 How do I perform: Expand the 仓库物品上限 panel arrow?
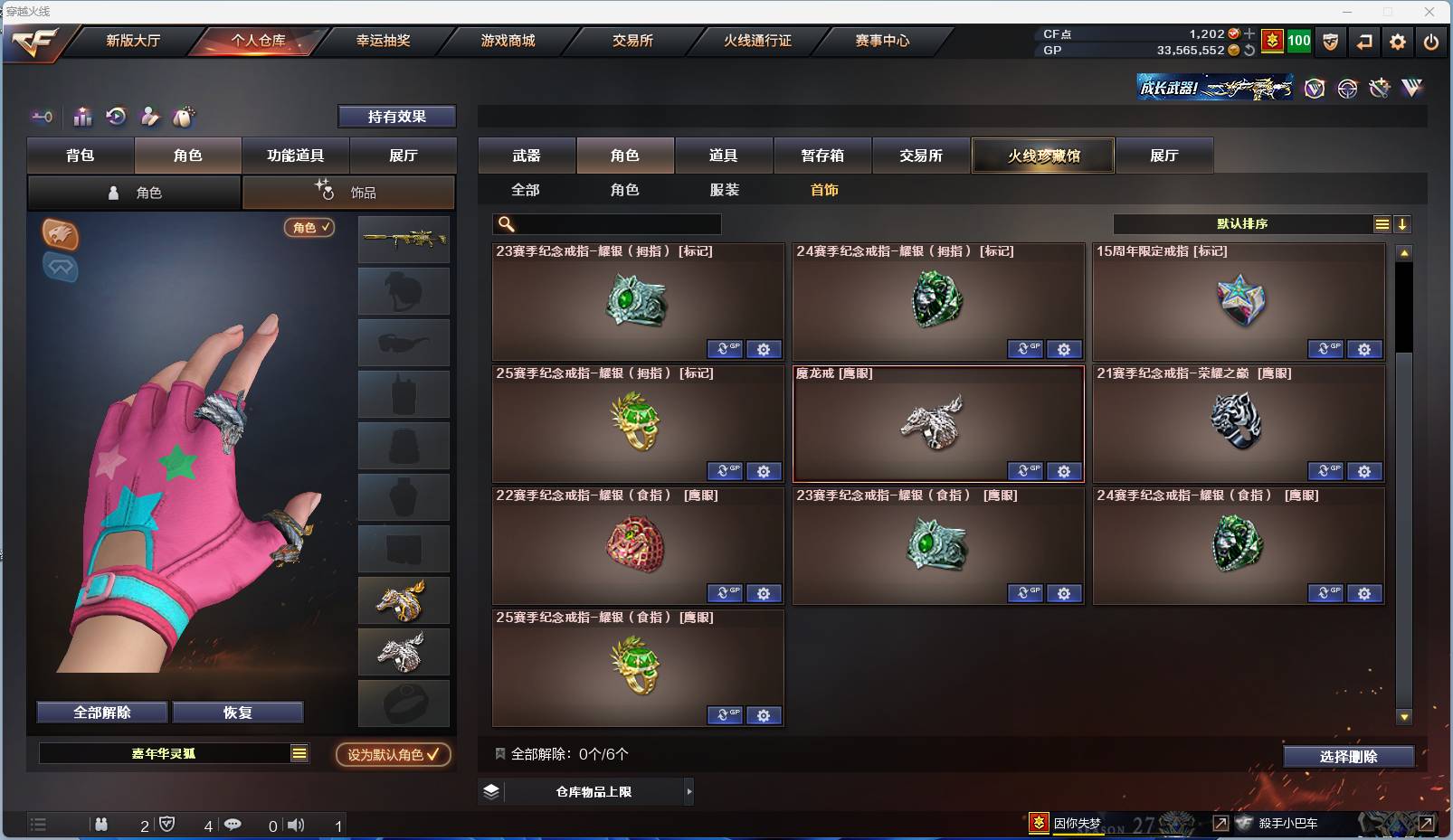(x=689, y=791)
